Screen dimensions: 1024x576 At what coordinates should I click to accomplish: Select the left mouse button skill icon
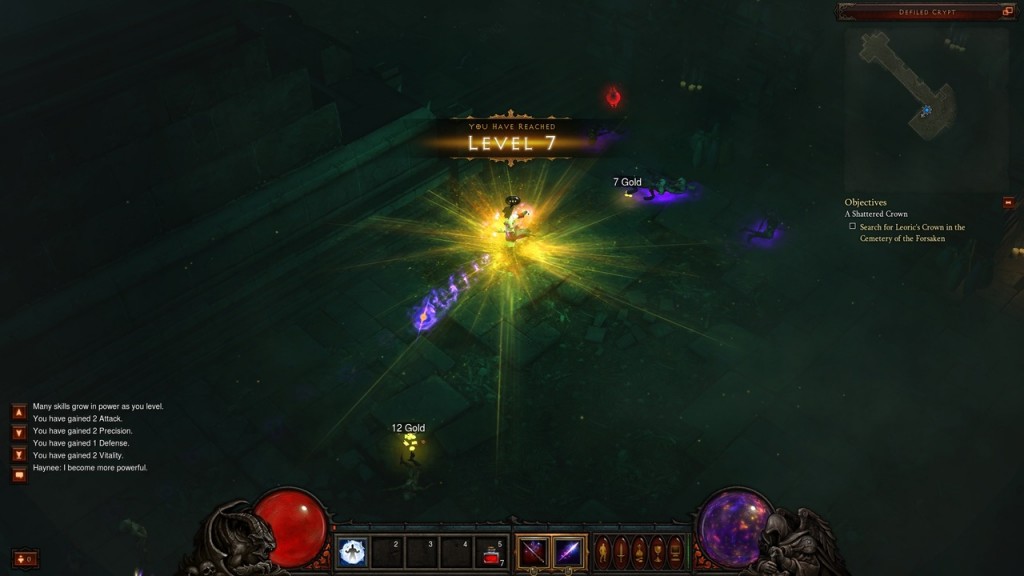pyautogui.click(x=532, y=552)
